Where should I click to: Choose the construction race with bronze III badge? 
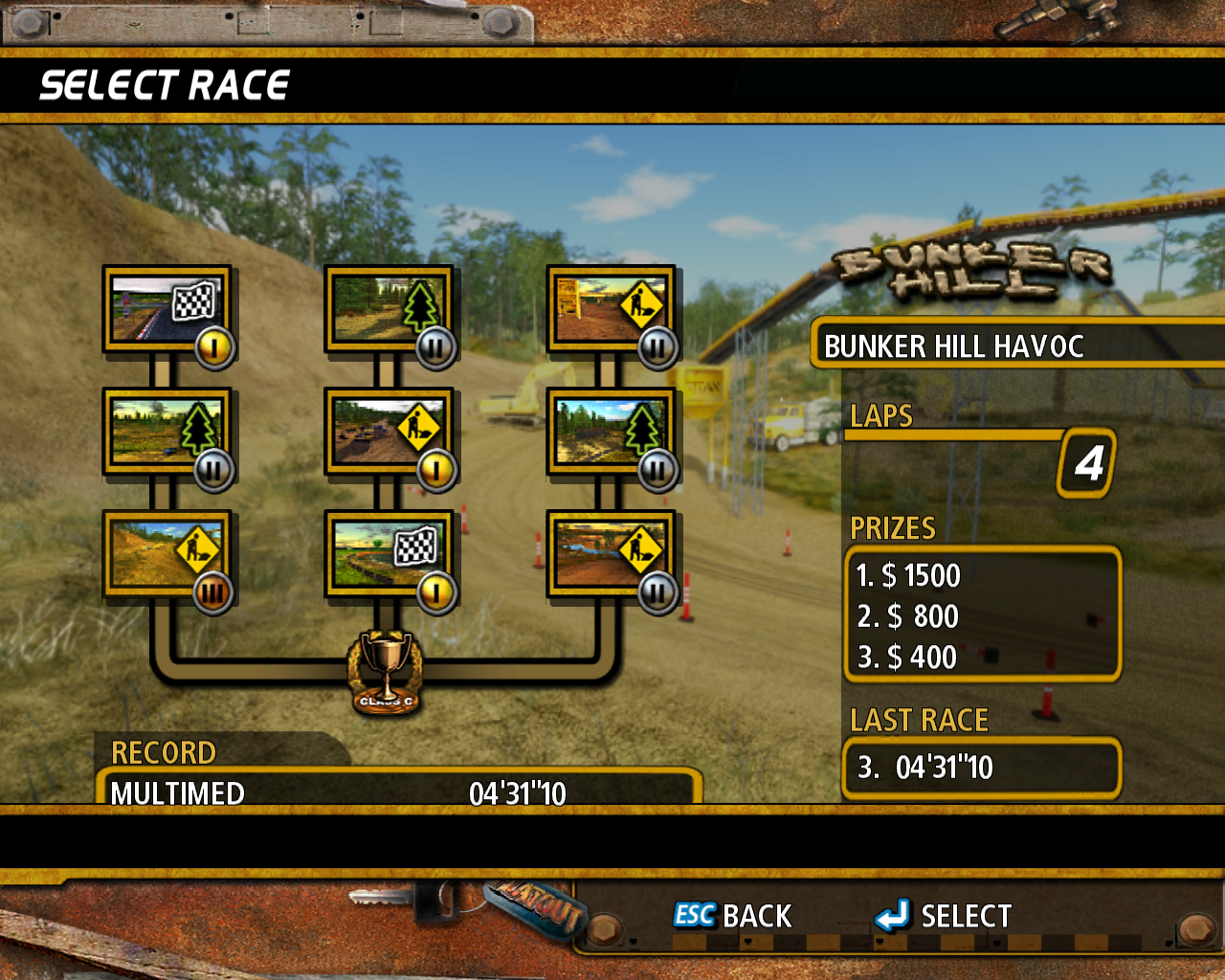tap(167, 554)
